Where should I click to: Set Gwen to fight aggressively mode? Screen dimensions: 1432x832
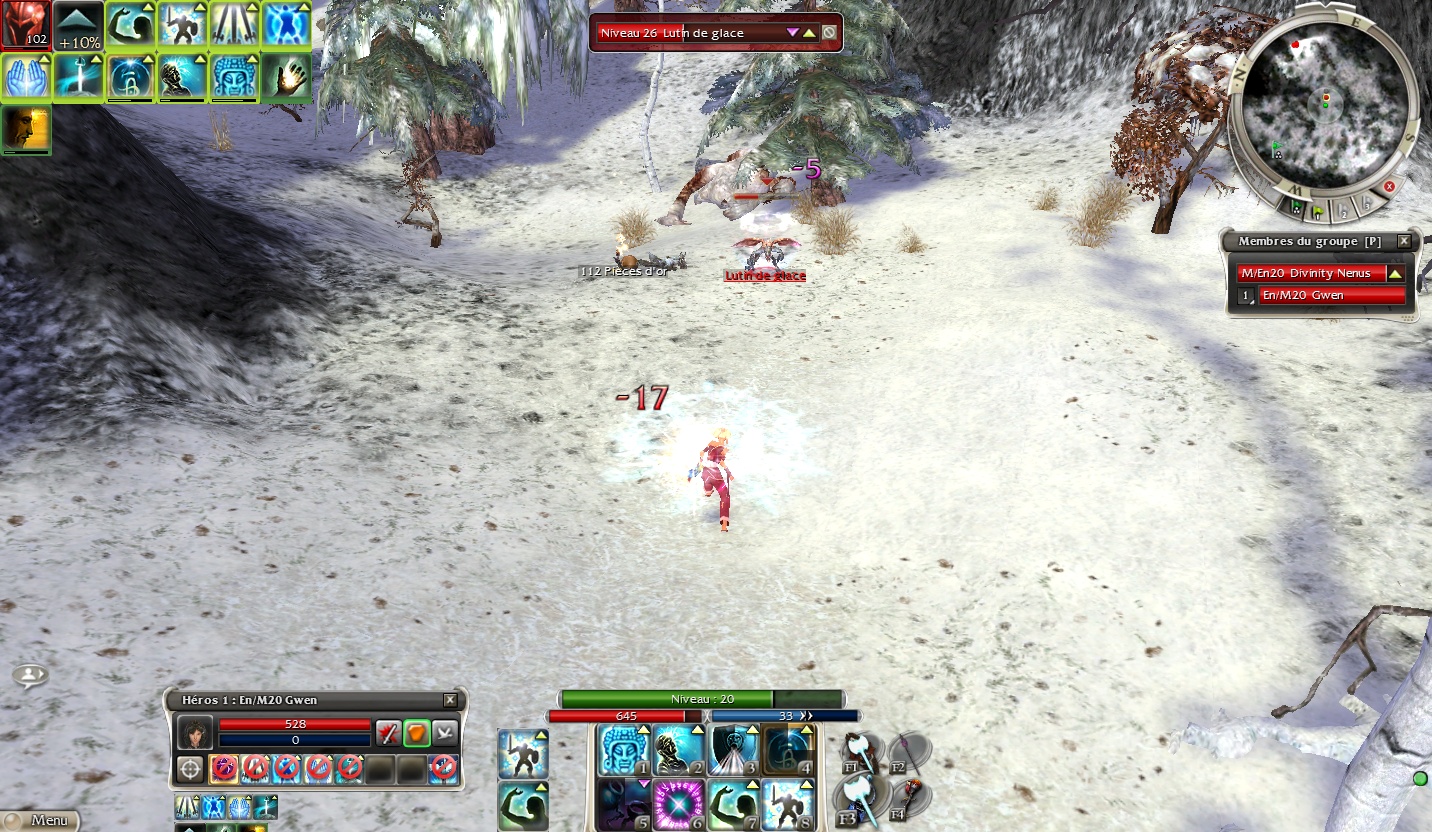pyautogui.click(x=388, y=733)
